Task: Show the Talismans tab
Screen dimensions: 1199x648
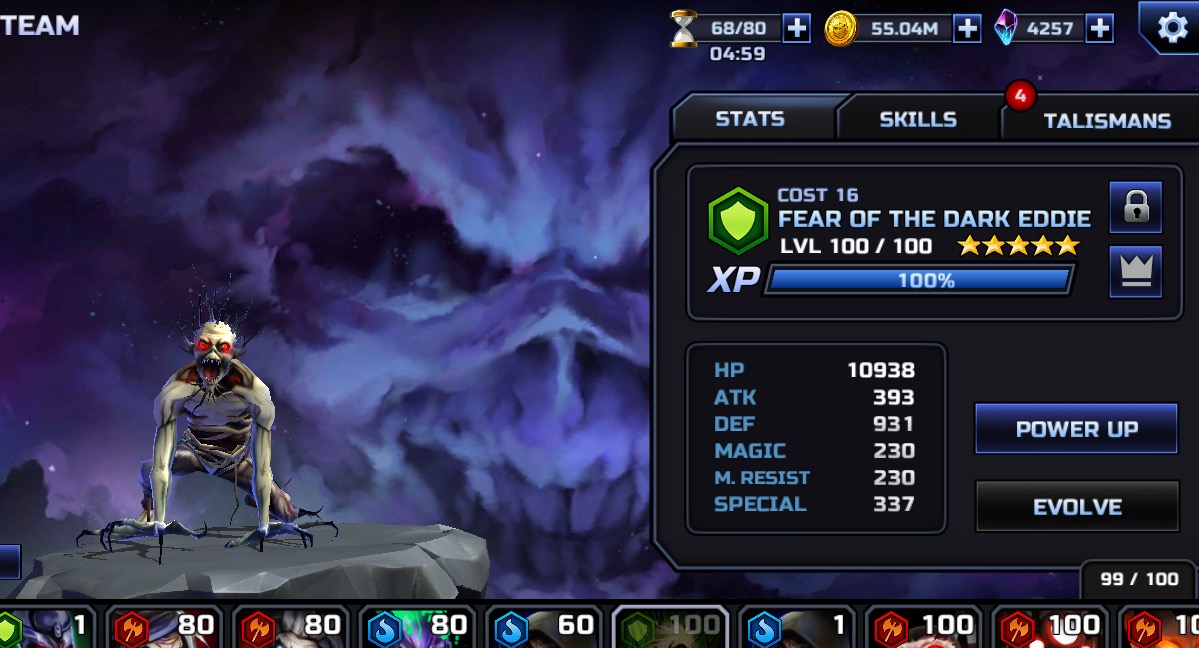Action: coord(1106,120)
